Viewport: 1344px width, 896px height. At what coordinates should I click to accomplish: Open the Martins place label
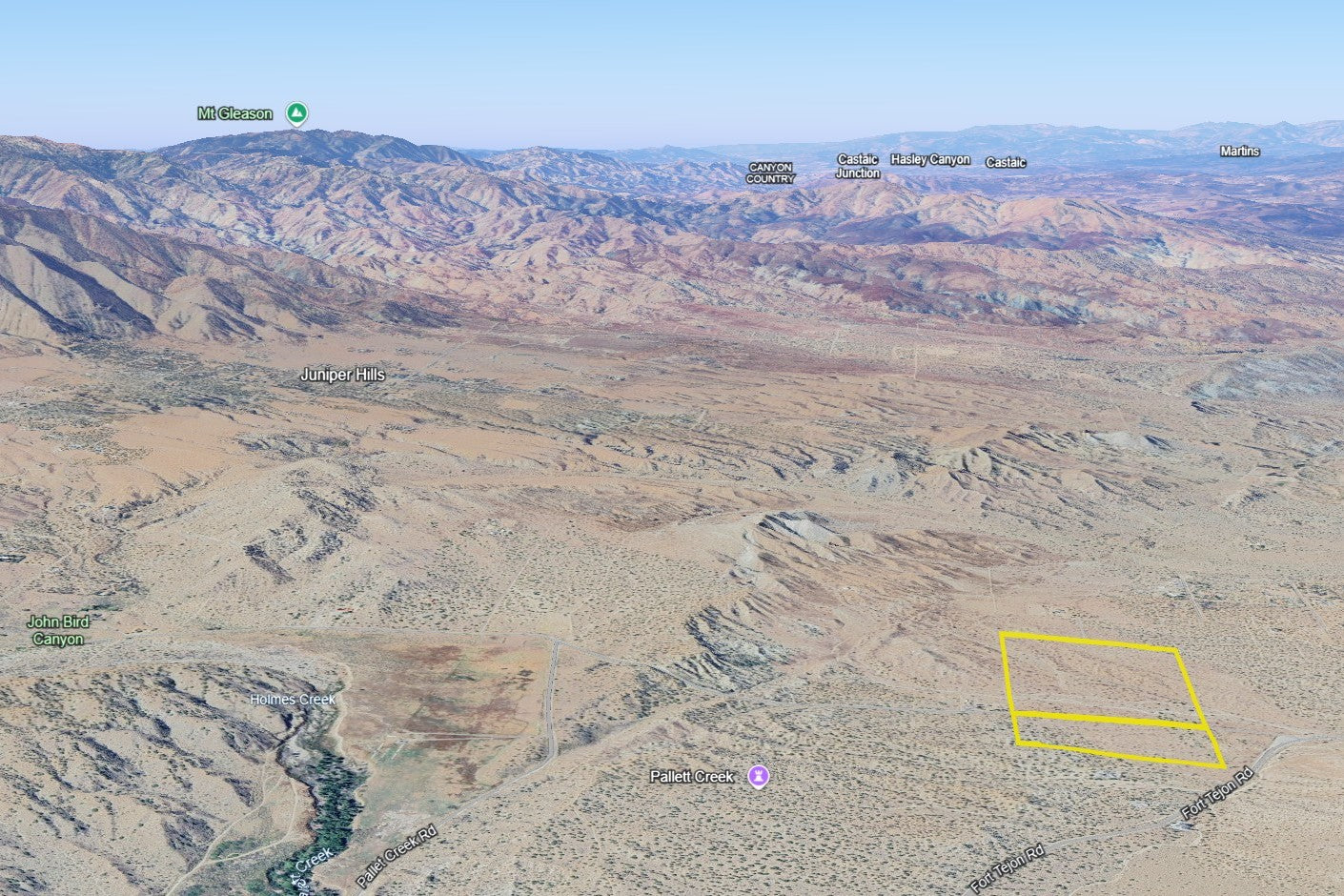tap(1239, 152)
